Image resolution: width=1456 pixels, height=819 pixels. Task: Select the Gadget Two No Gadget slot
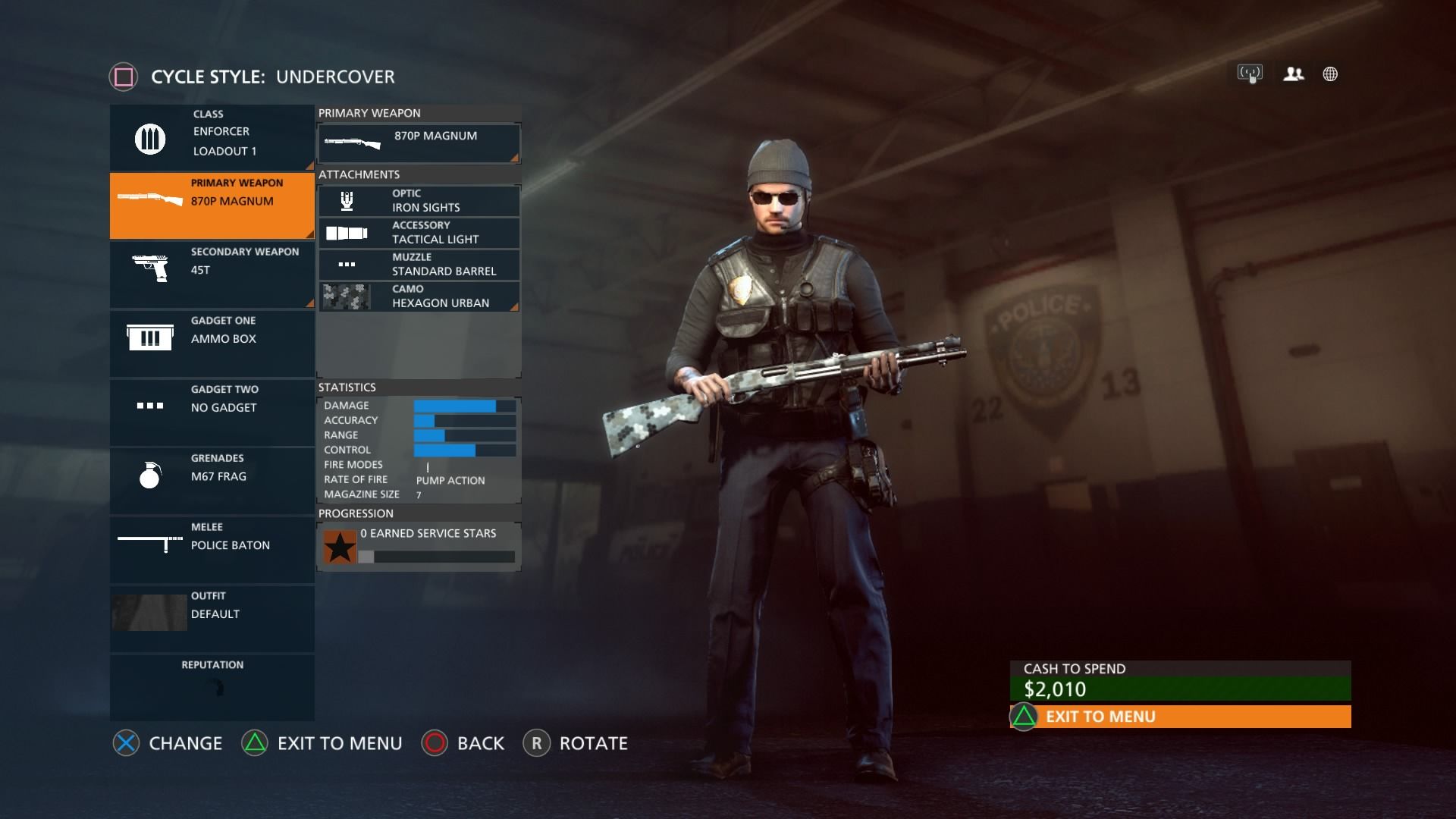(x=212, y=412)
